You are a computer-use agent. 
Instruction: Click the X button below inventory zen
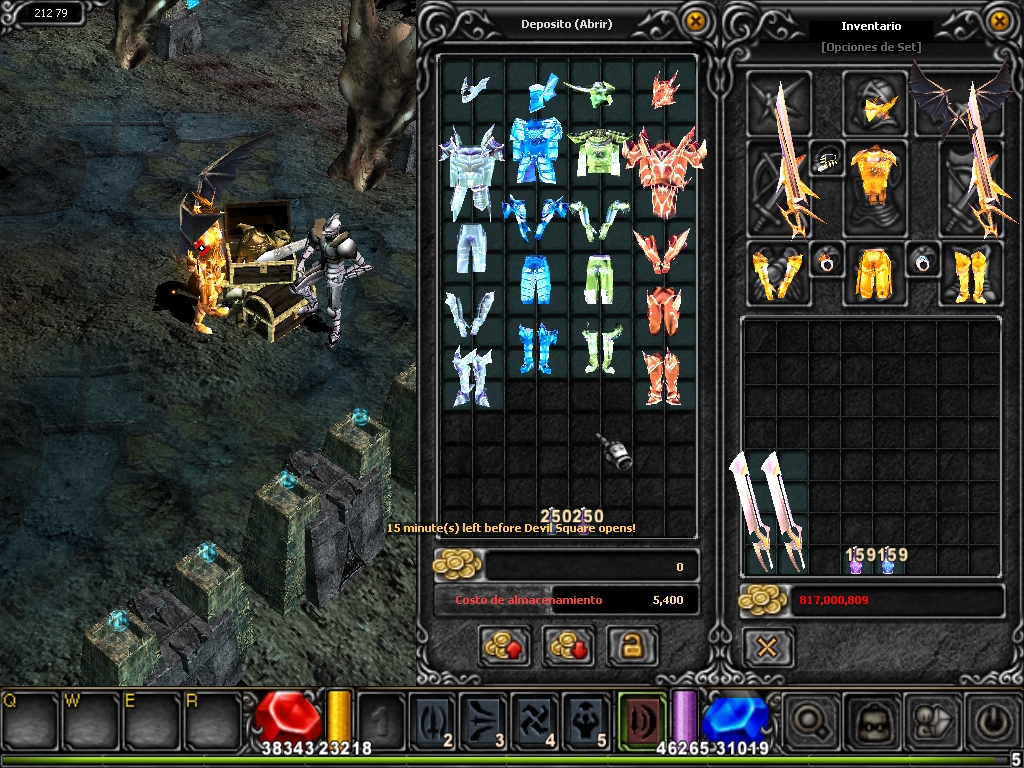(767, 647)
